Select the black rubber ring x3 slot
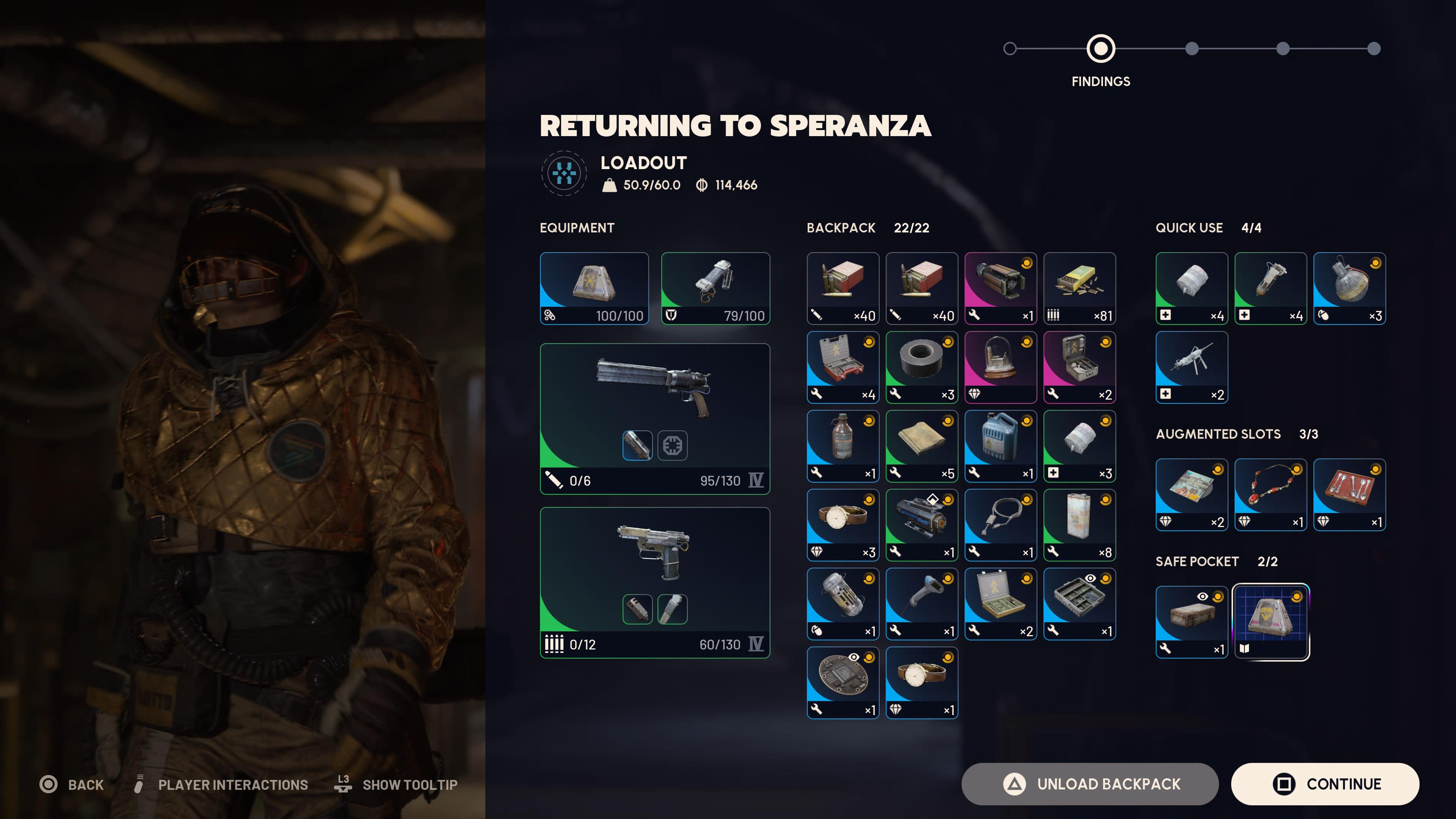 [x=921, y=367]
